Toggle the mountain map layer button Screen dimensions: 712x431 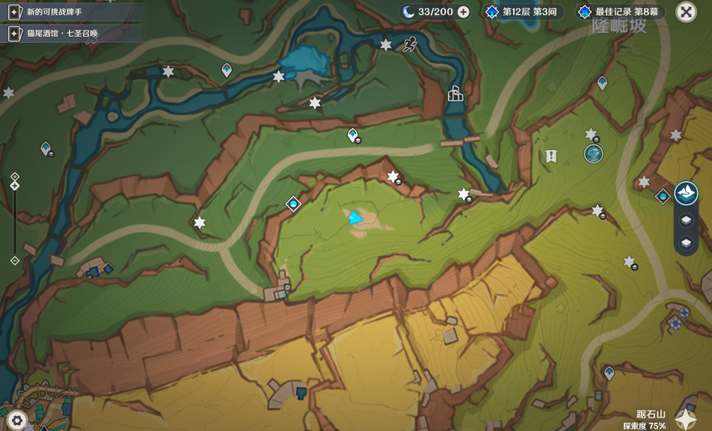point(686,193)
